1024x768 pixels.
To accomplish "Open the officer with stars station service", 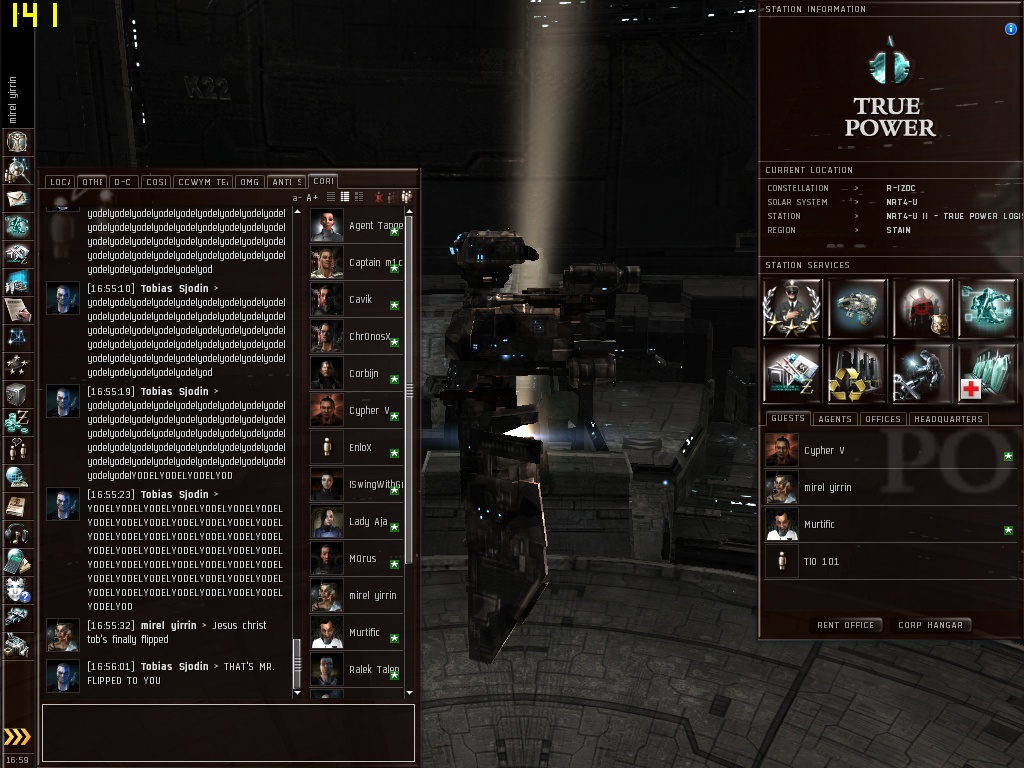I will click(792, 308).
